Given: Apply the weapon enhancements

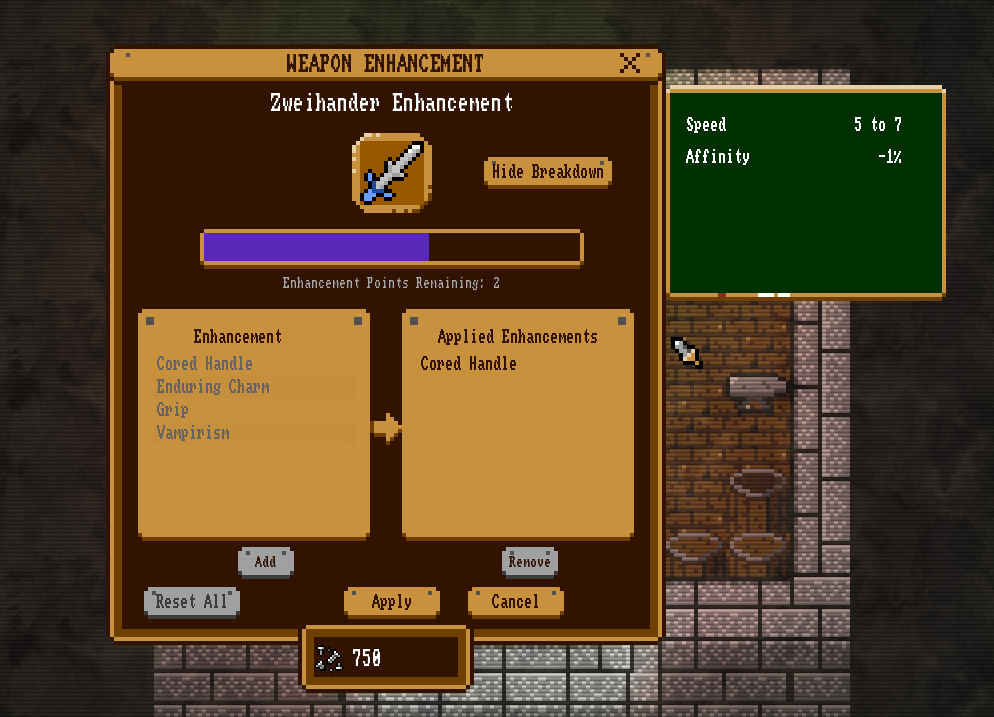Looking at the screenshot, I should tap(391, 601).
